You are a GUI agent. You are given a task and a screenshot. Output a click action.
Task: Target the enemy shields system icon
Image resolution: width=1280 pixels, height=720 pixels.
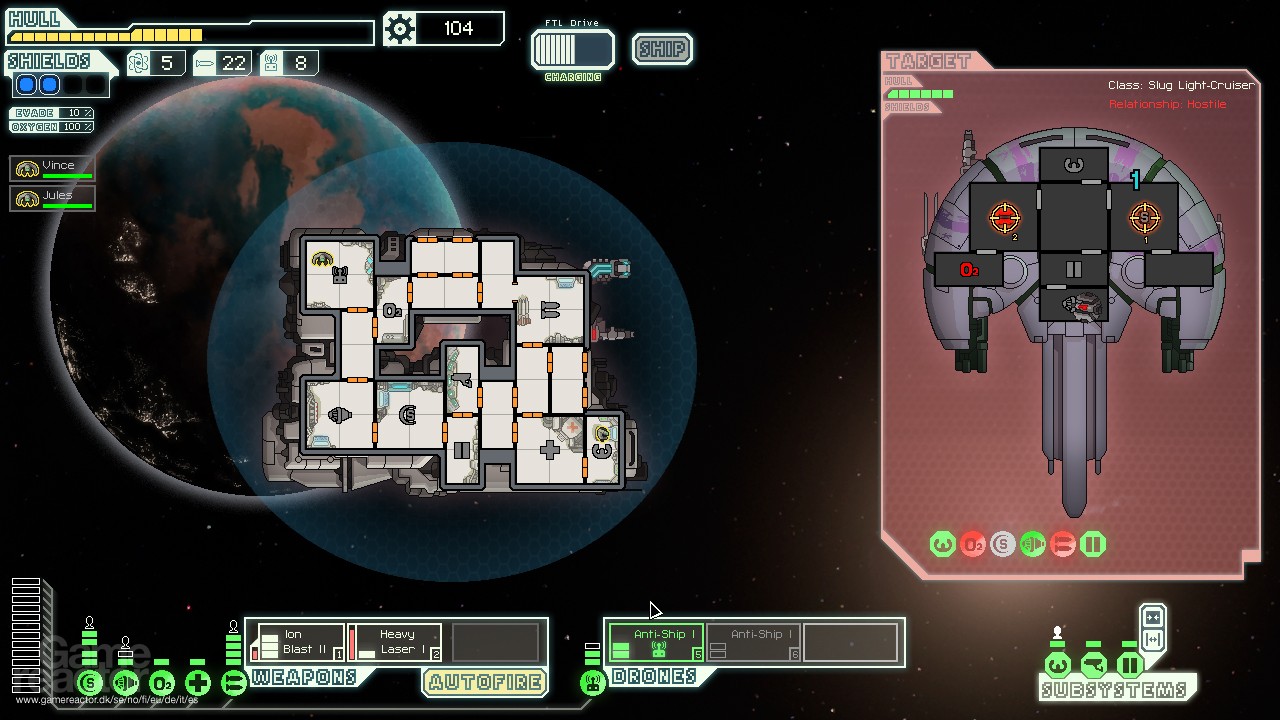tap(1004, 543)
